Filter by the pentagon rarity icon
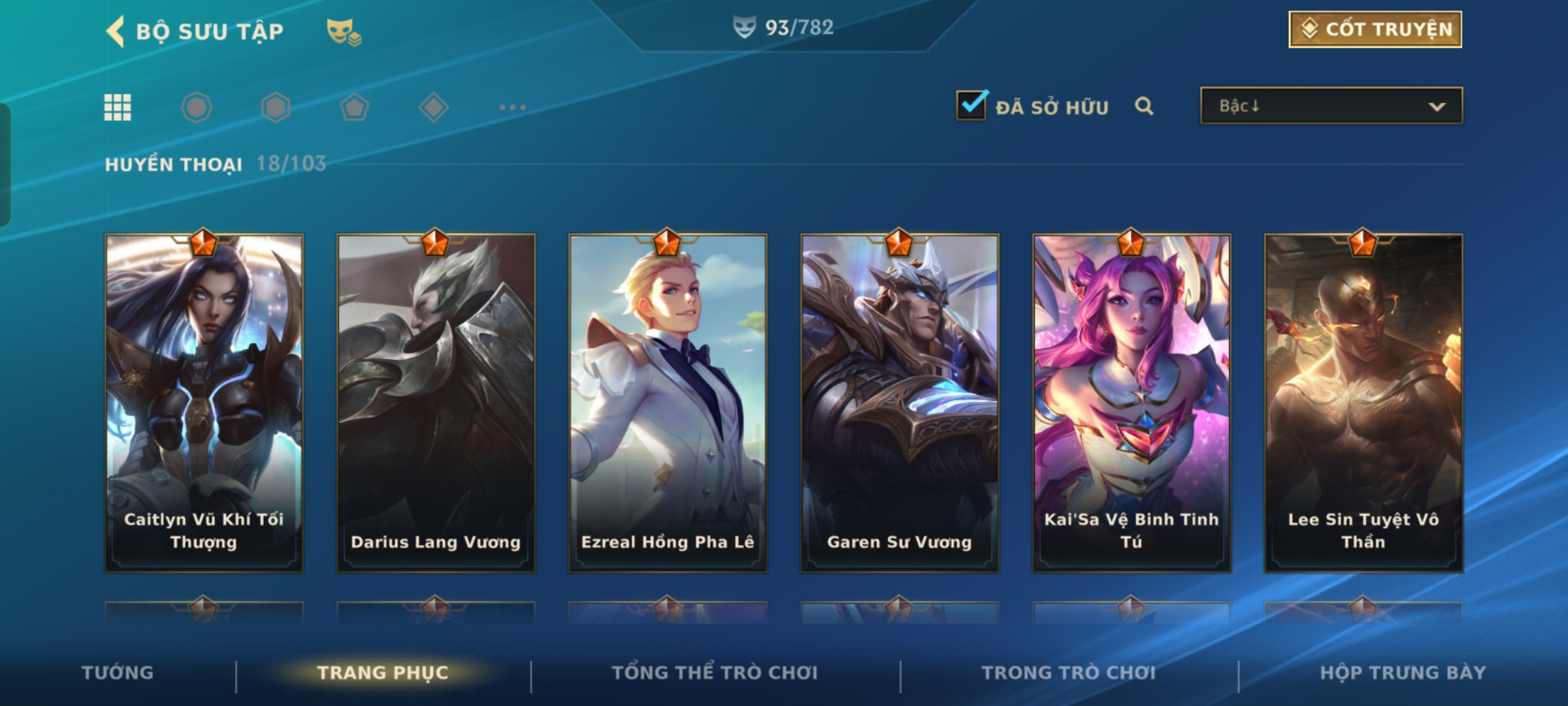The image size is (1568, 706). tap(354, 107)
